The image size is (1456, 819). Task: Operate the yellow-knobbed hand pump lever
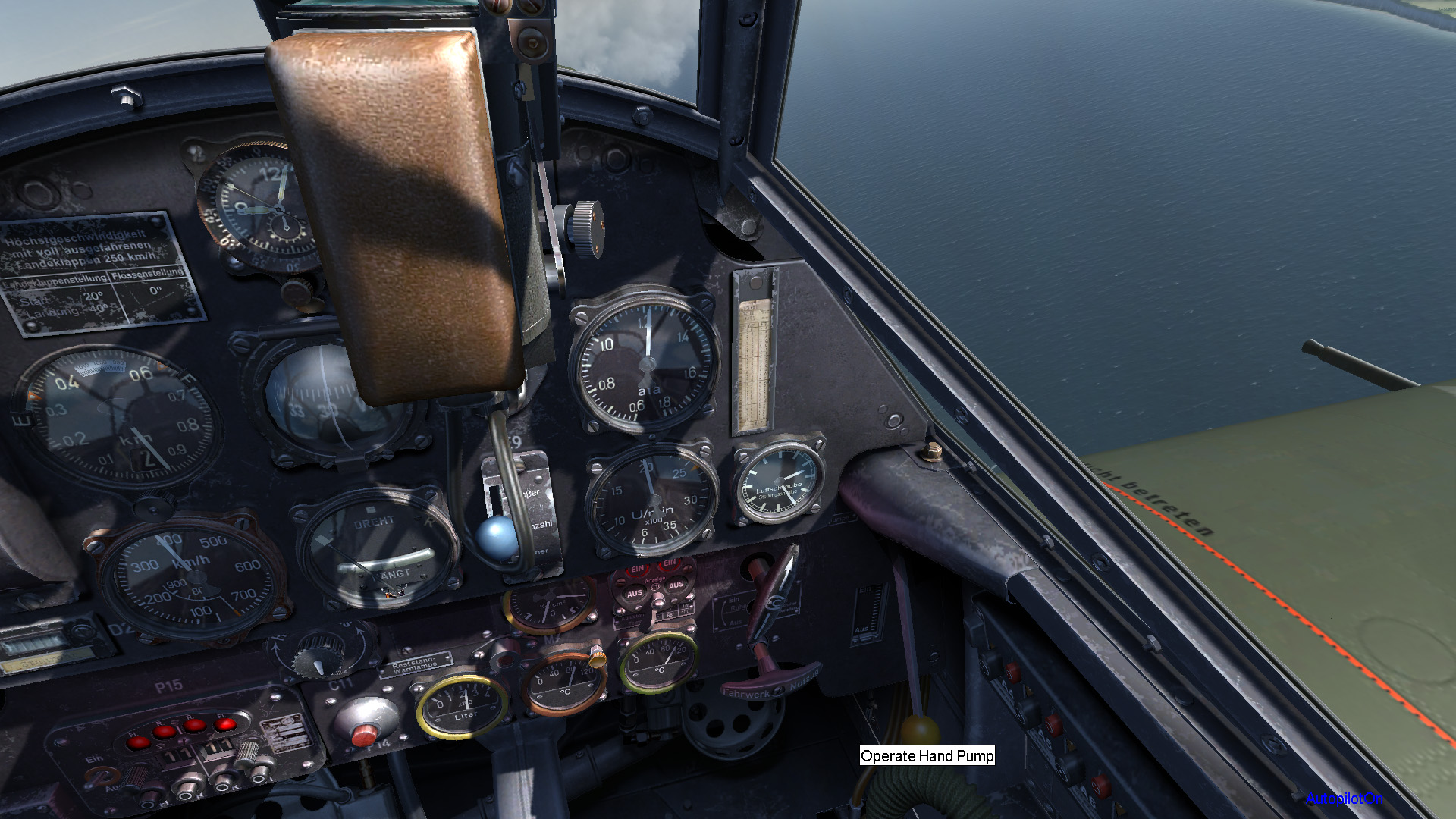click(919, 730)
